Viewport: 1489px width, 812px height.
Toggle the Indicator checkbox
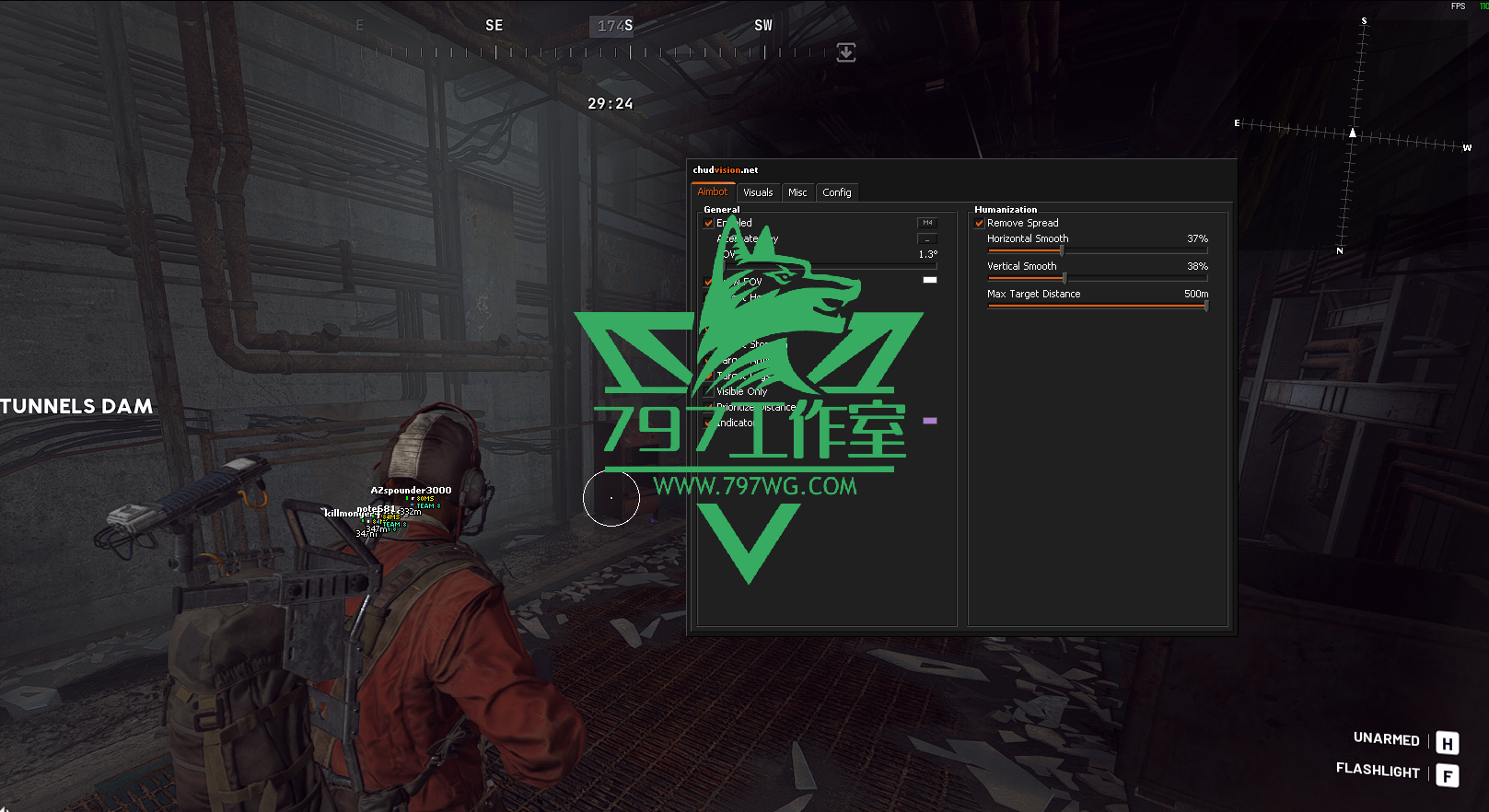[x=707, y=423]
